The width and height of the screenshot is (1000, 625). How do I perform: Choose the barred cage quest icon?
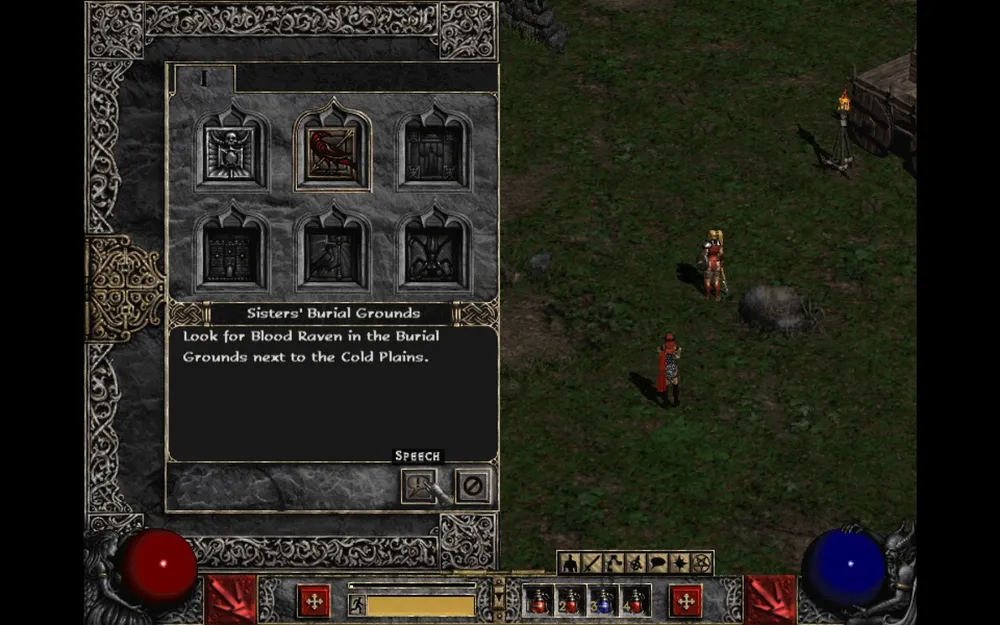coord(433,152)
